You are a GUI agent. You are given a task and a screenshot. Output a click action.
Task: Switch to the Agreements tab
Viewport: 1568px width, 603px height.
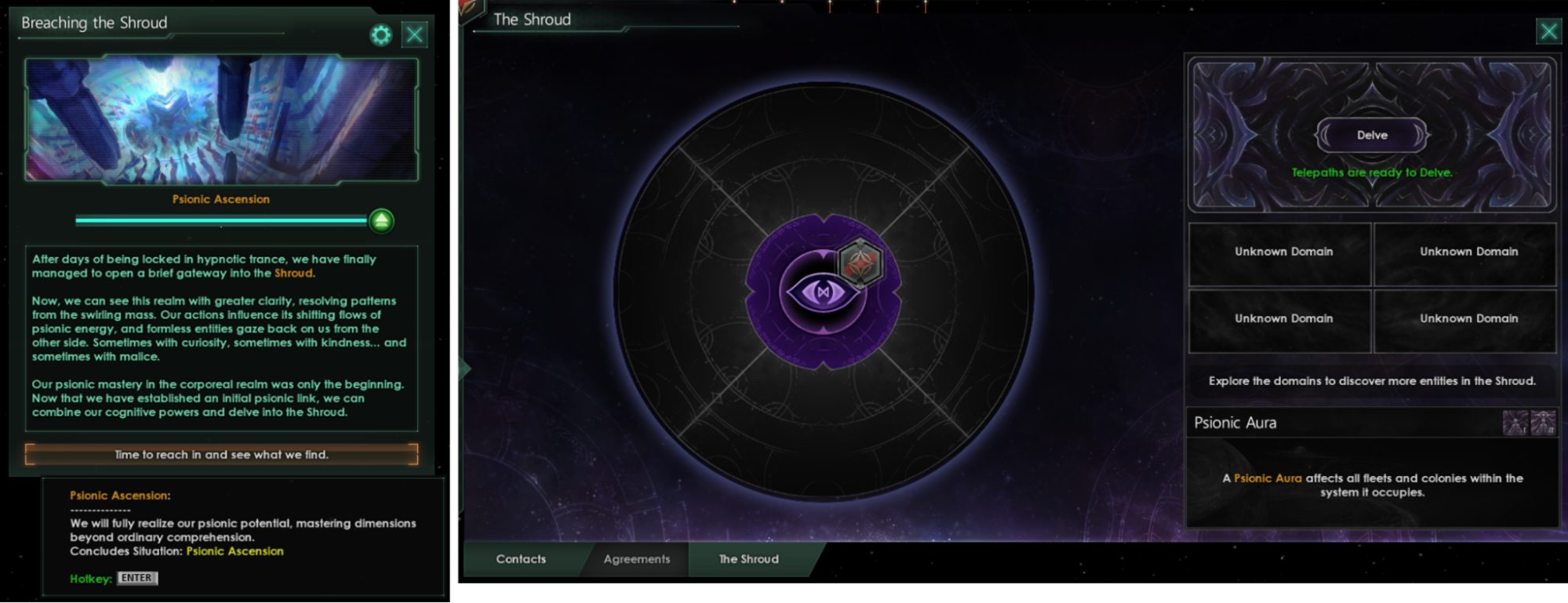click(x=636, y=559)
